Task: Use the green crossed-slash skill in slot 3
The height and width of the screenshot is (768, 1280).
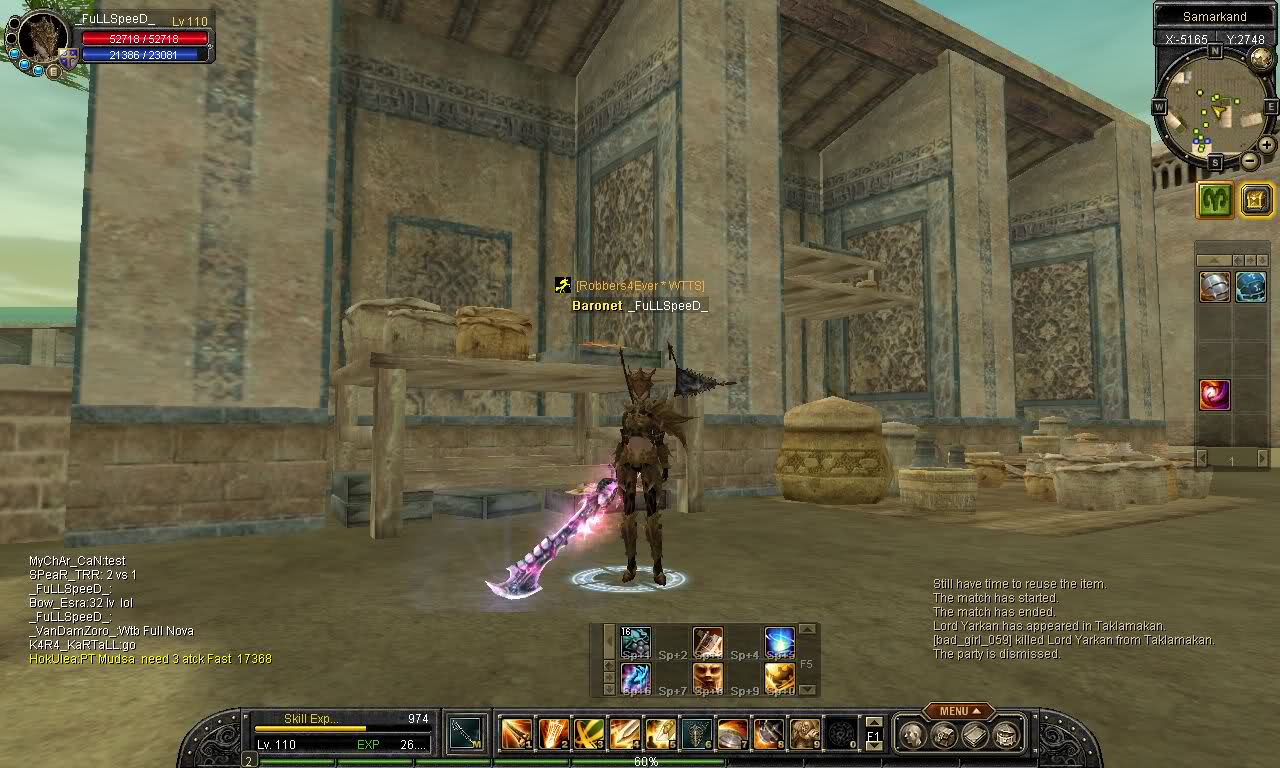Action: point(589,734)
